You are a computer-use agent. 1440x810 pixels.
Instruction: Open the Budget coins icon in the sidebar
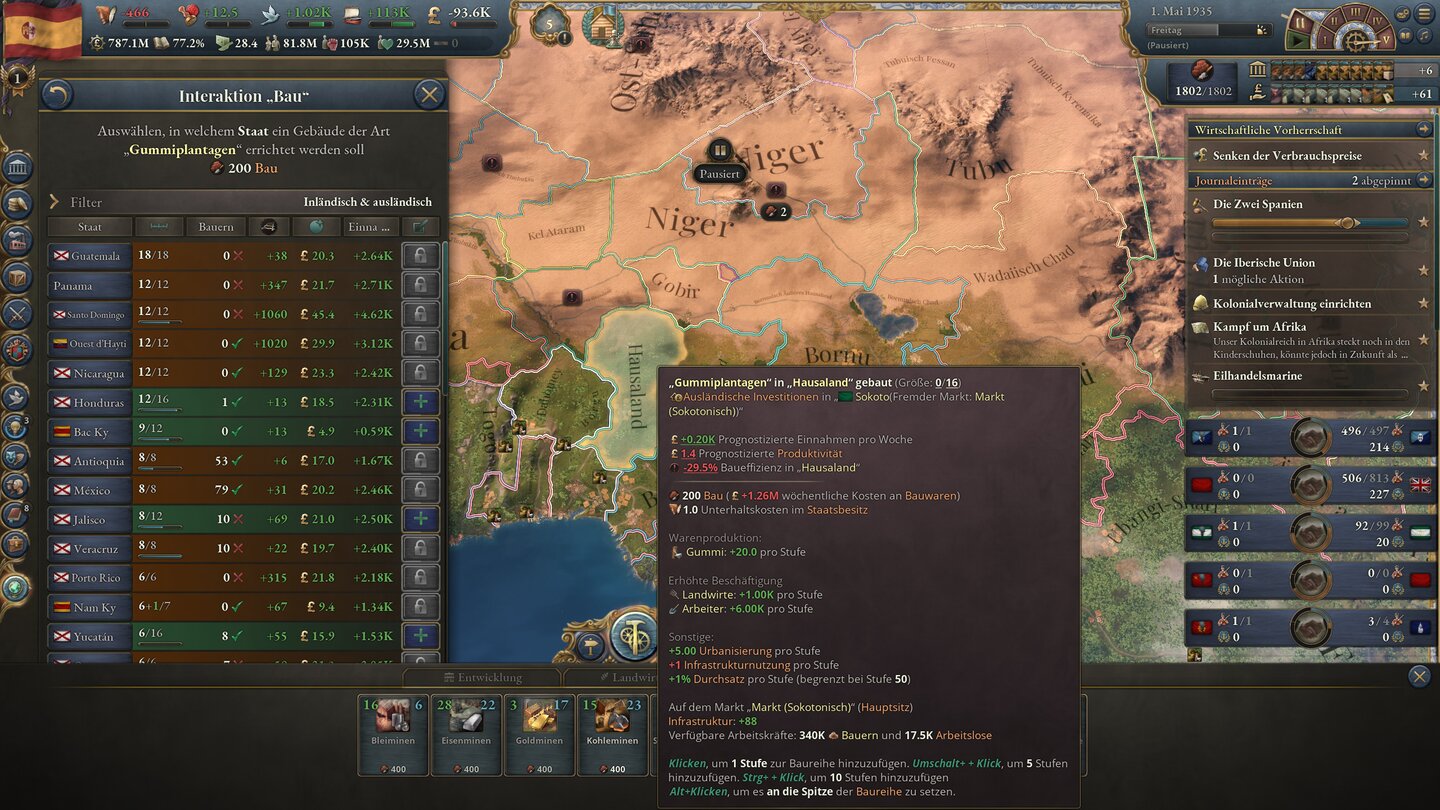click(x=16, y=205)
